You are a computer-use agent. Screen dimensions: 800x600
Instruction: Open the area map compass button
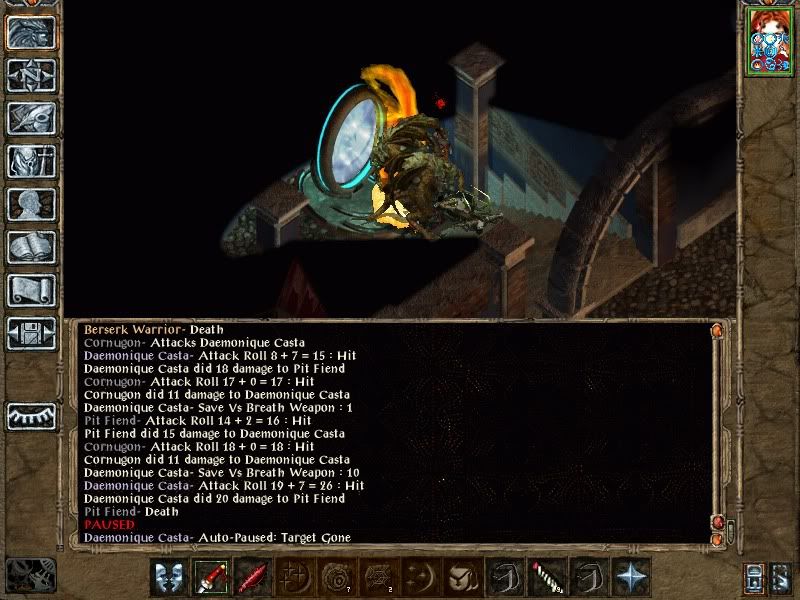point(31,75)
